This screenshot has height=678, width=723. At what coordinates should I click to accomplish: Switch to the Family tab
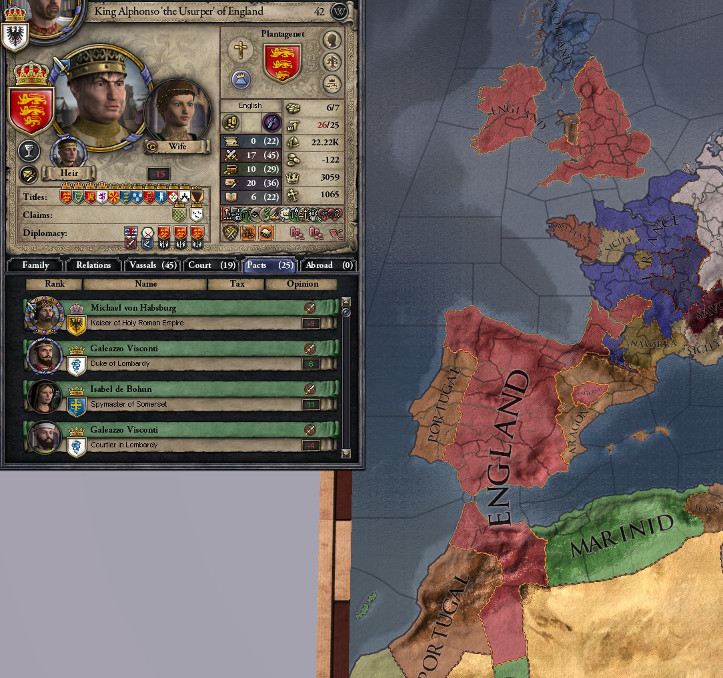pos(35,265)
